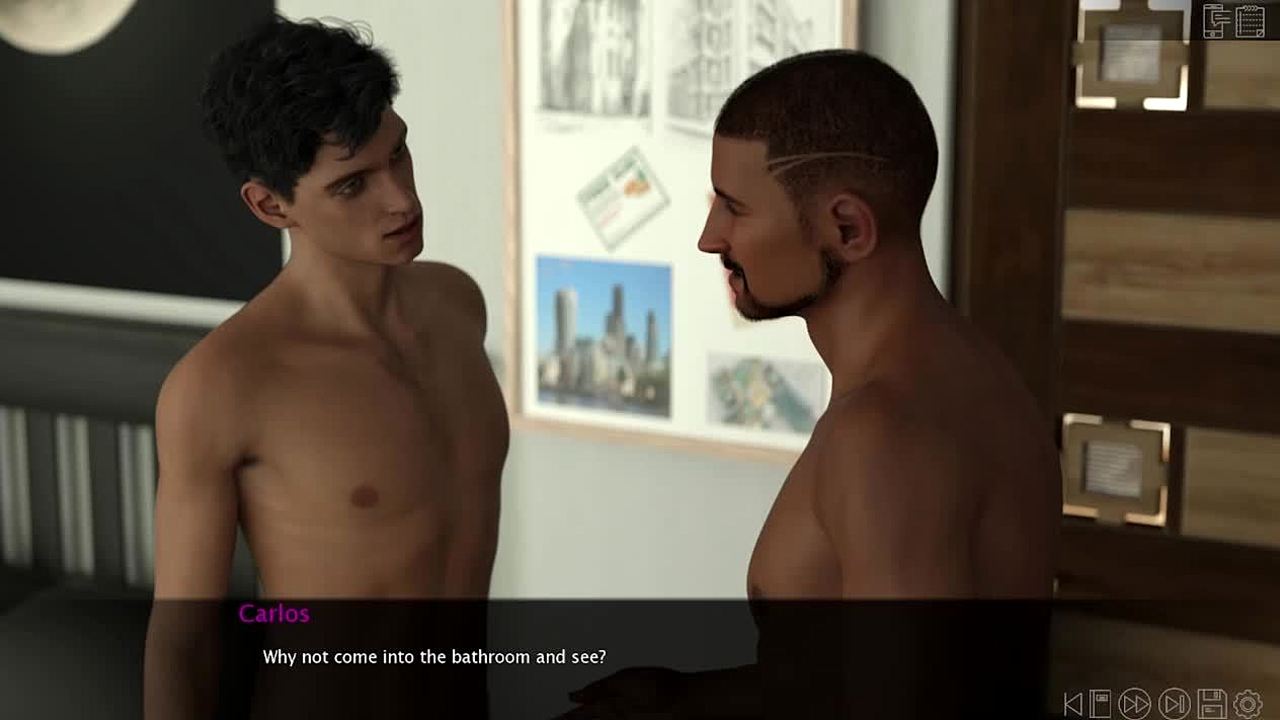
Task: Open the settings gear icon
Action: tap(1248, 704)
